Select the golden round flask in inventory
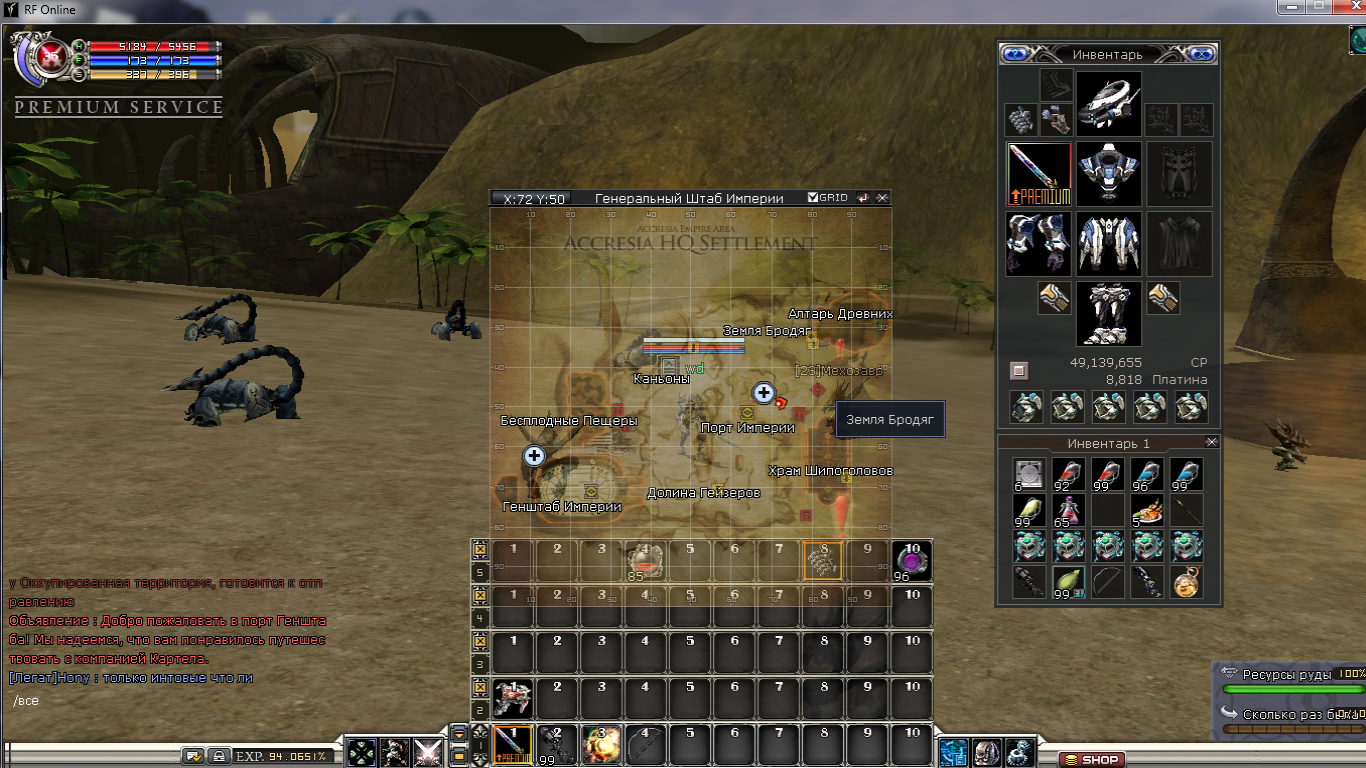Viewport: 1366px width, 768px height. [x=1186, y=582]
